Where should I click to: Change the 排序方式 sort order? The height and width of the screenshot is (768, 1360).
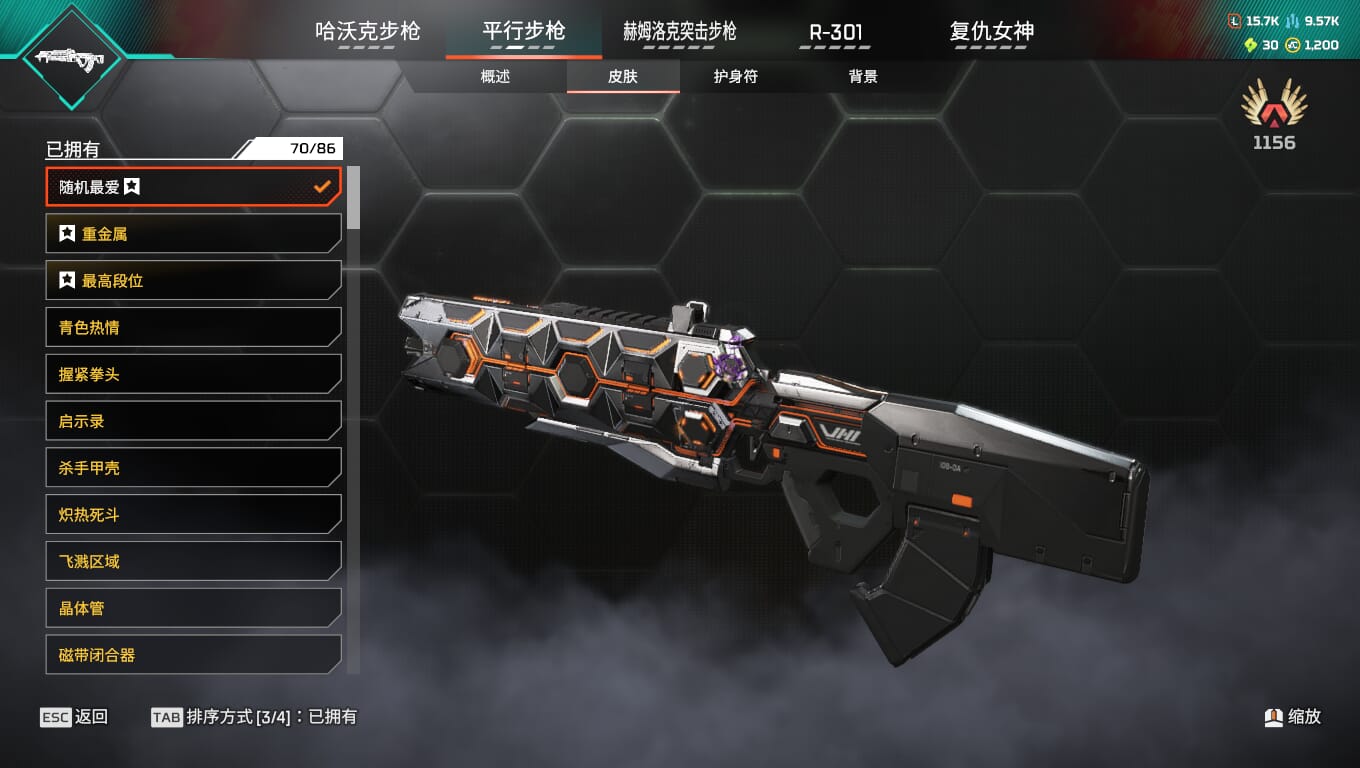pos(253,717)
